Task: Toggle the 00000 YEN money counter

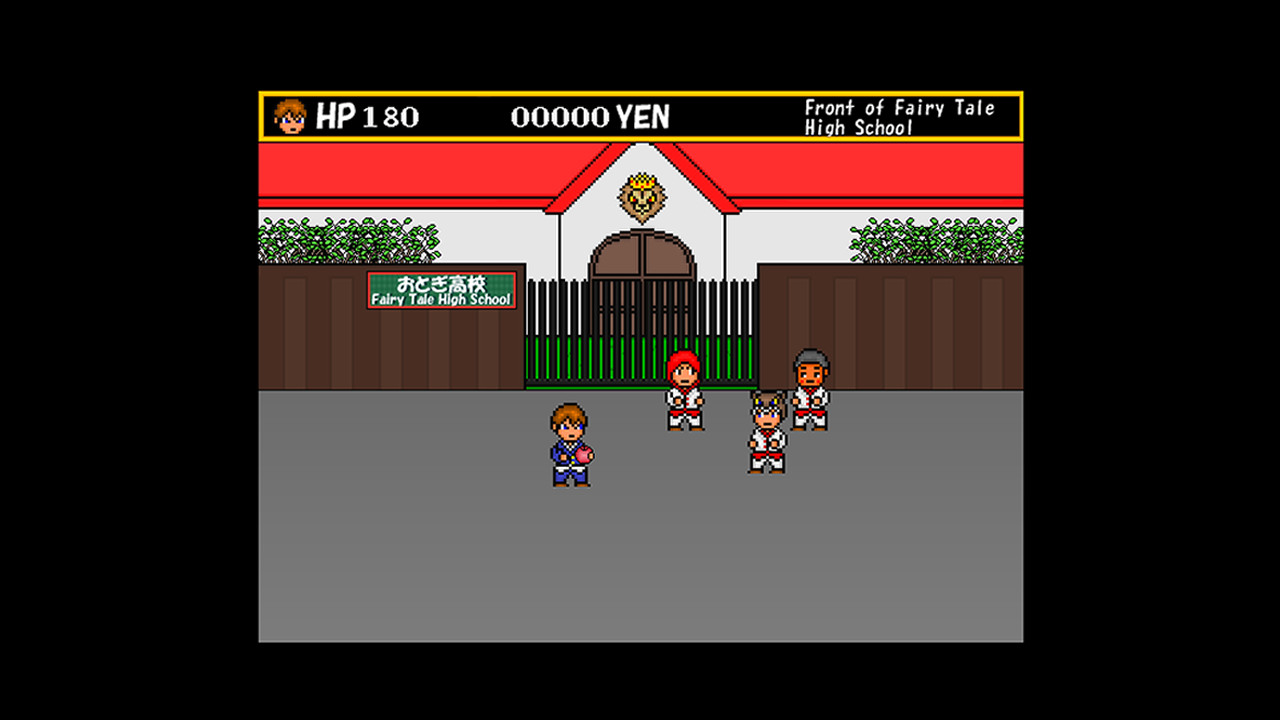Action: (592, 116)
